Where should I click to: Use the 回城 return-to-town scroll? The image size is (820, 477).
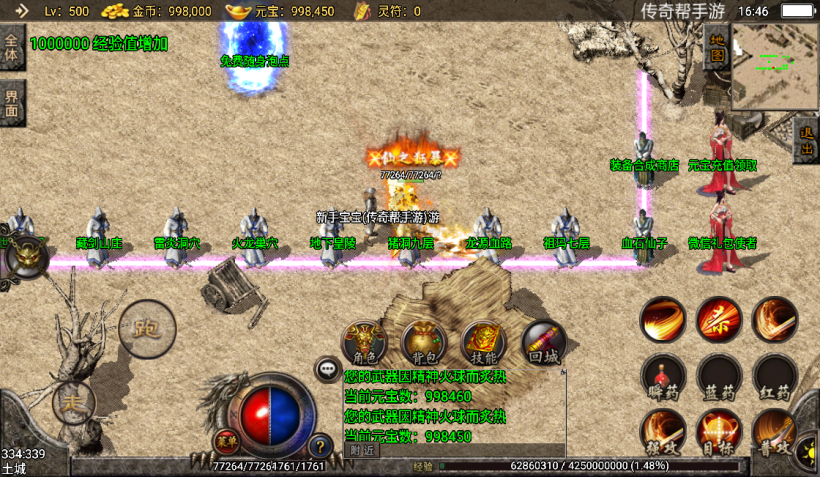(x=544, y=342)
